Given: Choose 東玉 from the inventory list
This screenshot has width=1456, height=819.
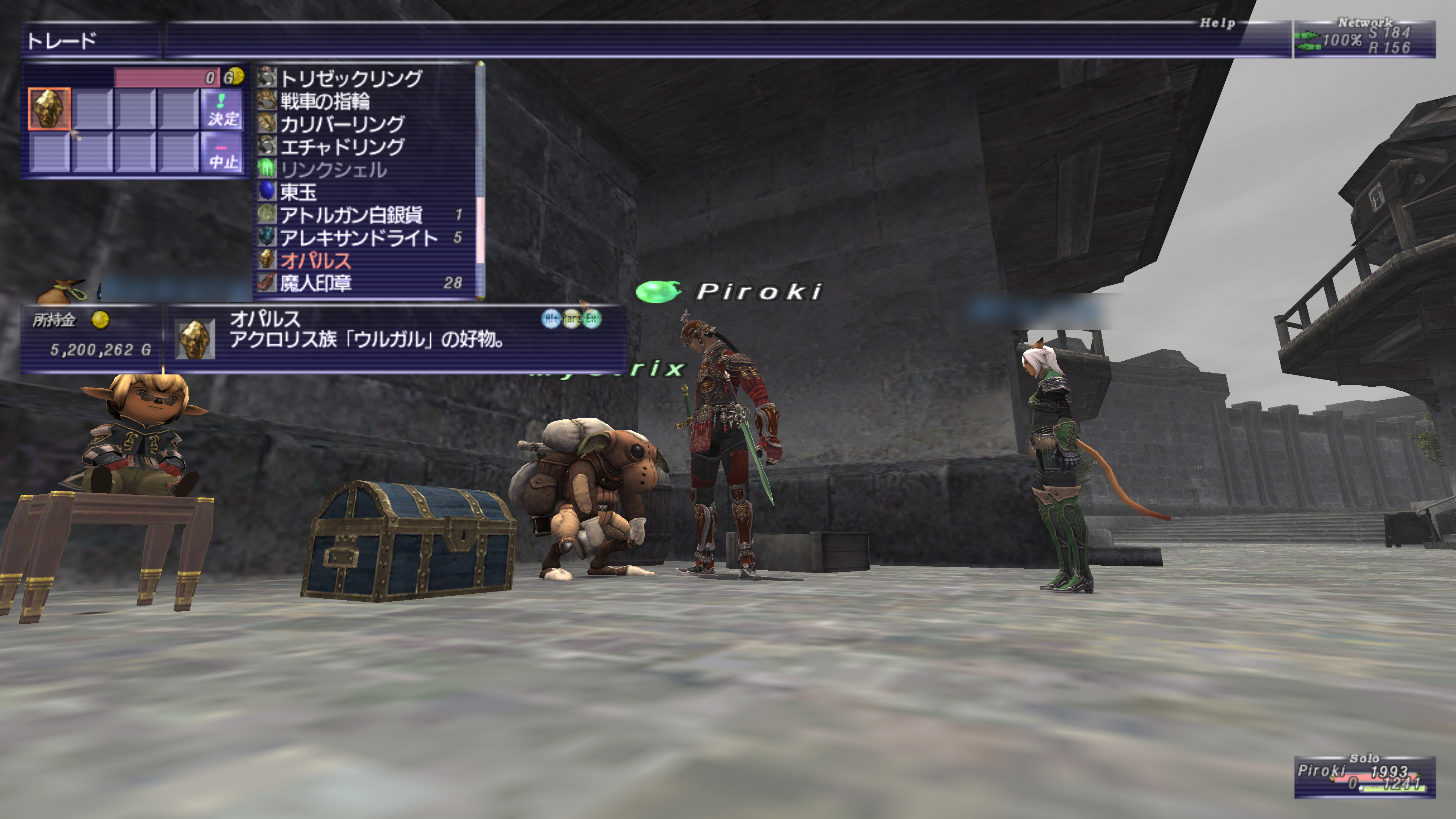Looking at the screenshot, I should 298,192.
